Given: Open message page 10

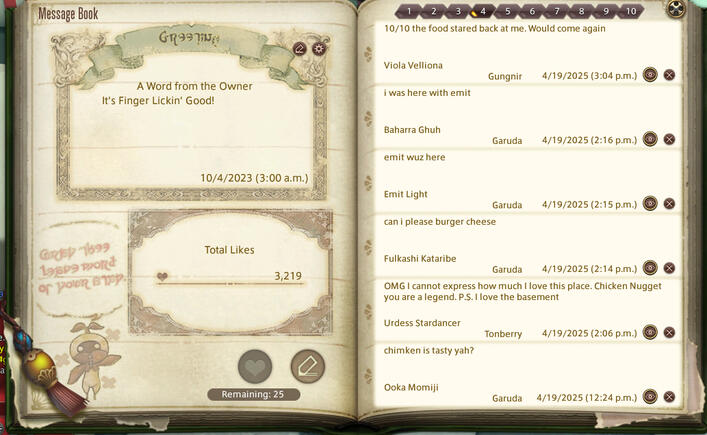Looking at the screenshot, I should click(x=630, y=12).
